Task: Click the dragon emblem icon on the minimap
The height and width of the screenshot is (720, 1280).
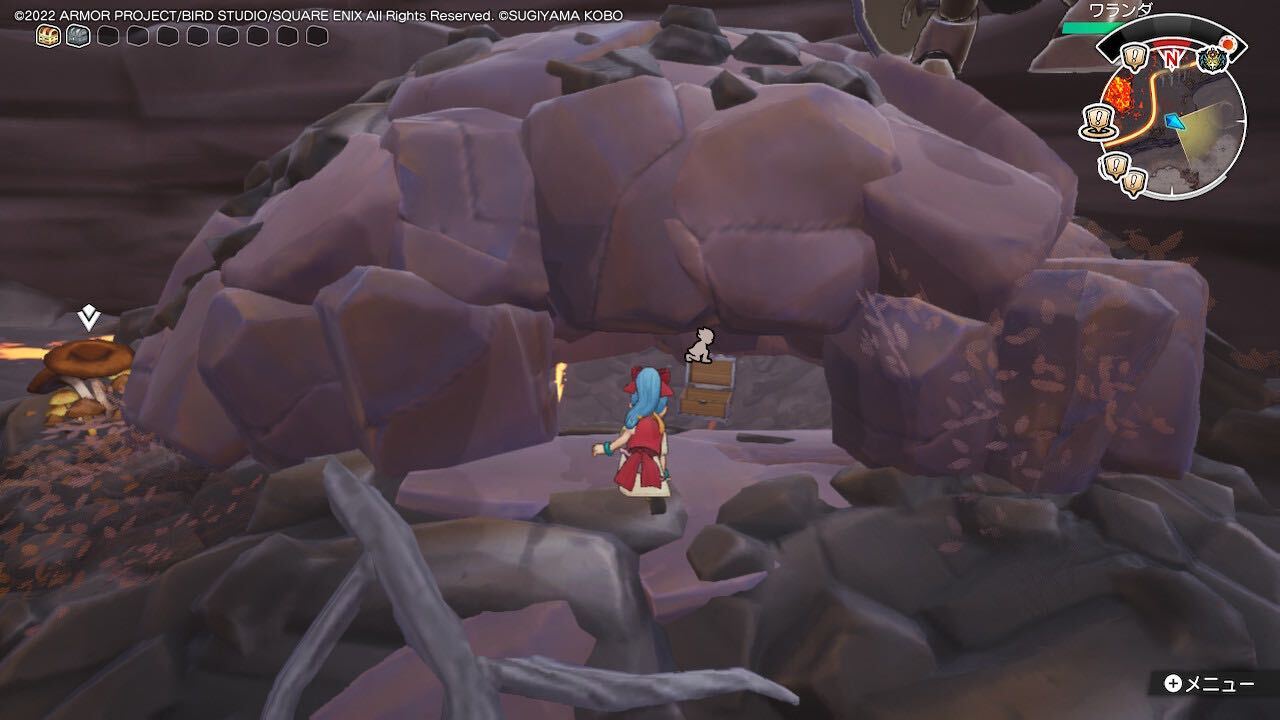Action: (x=1212, y=58)
